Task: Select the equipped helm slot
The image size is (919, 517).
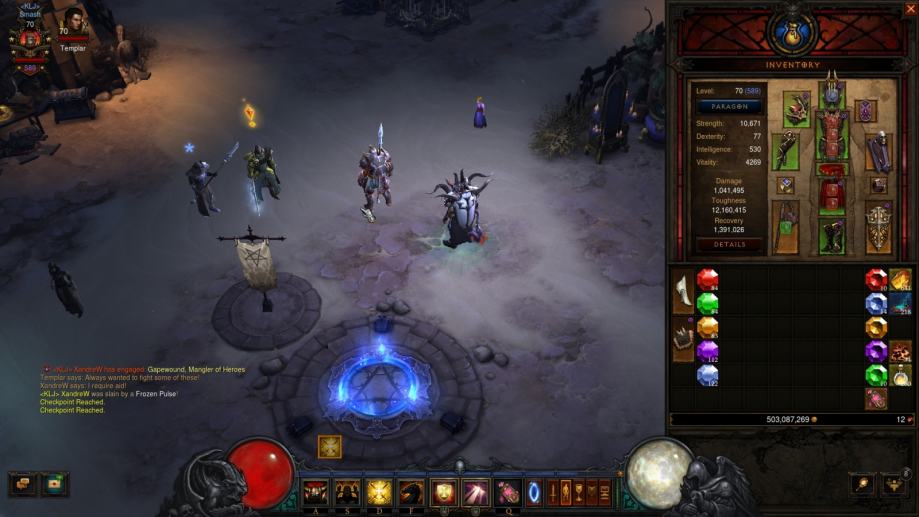Action: point(832,95)
